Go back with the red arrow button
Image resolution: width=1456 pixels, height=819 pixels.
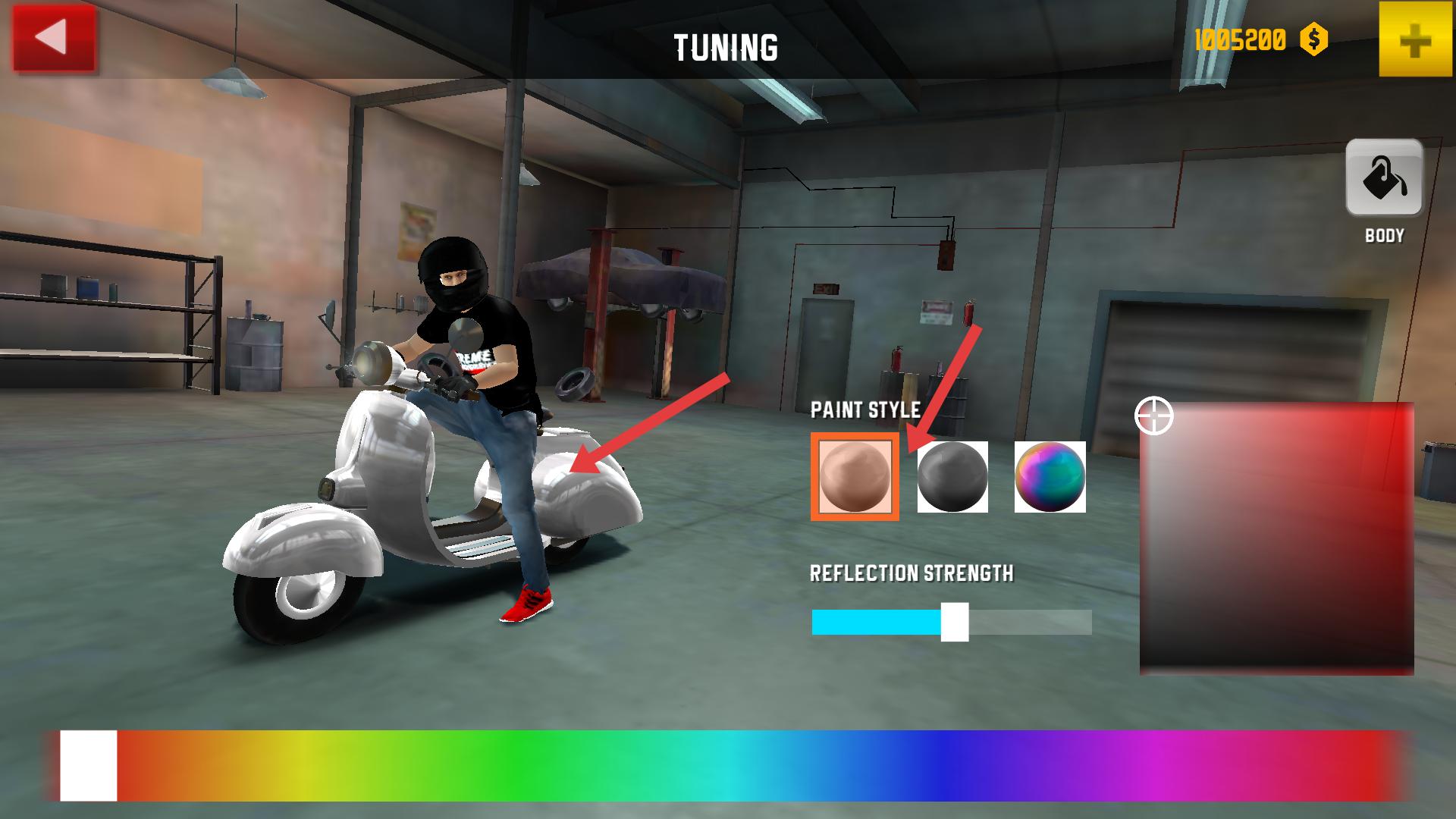54,39
